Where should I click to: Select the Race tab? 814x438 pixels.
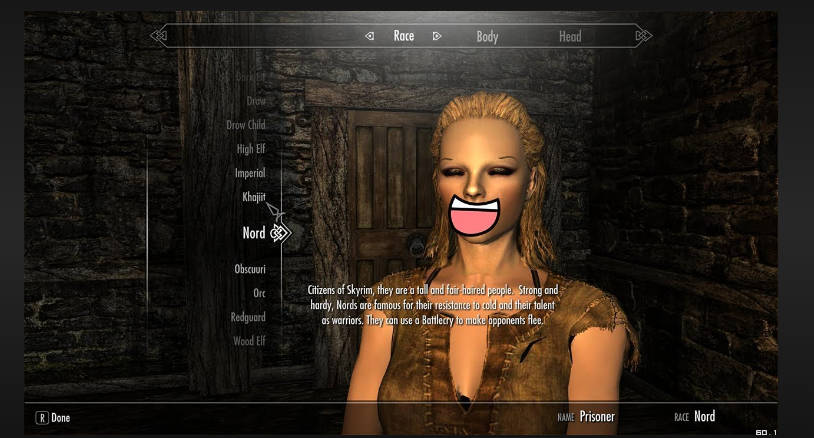404,36
